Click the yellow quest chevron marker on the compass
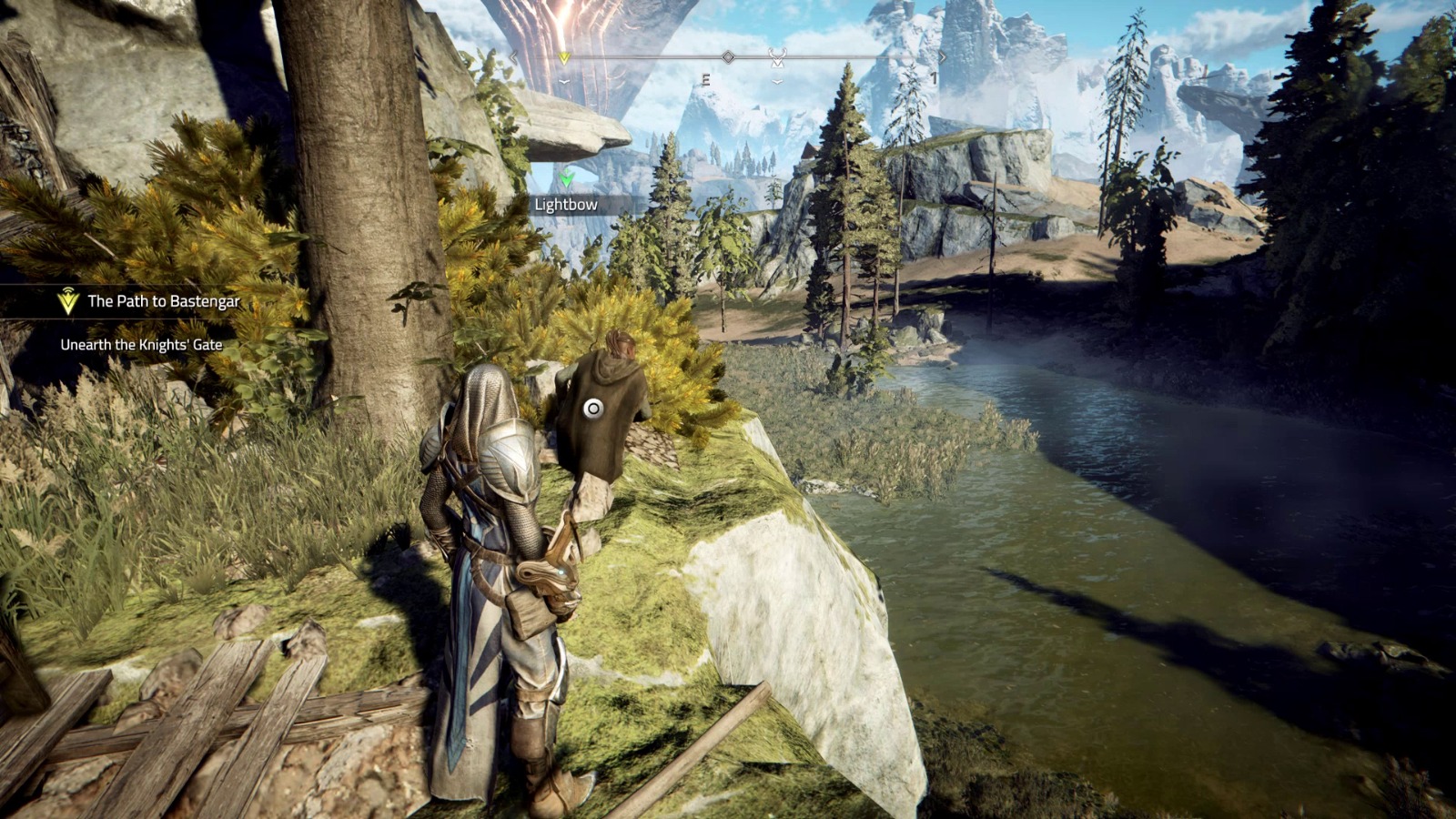The width and height of the screenshot is (1456, 819). [563, 57]
